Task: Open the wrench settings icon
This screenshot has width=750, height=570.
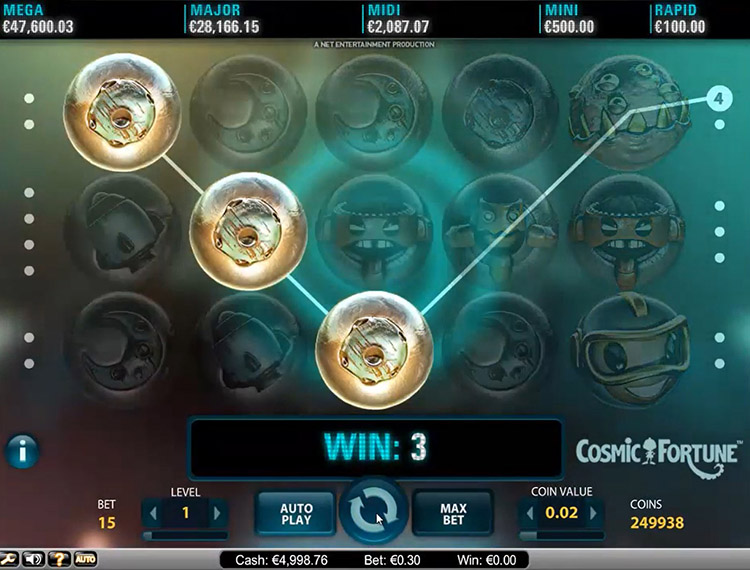Action: tap(8, 559)
